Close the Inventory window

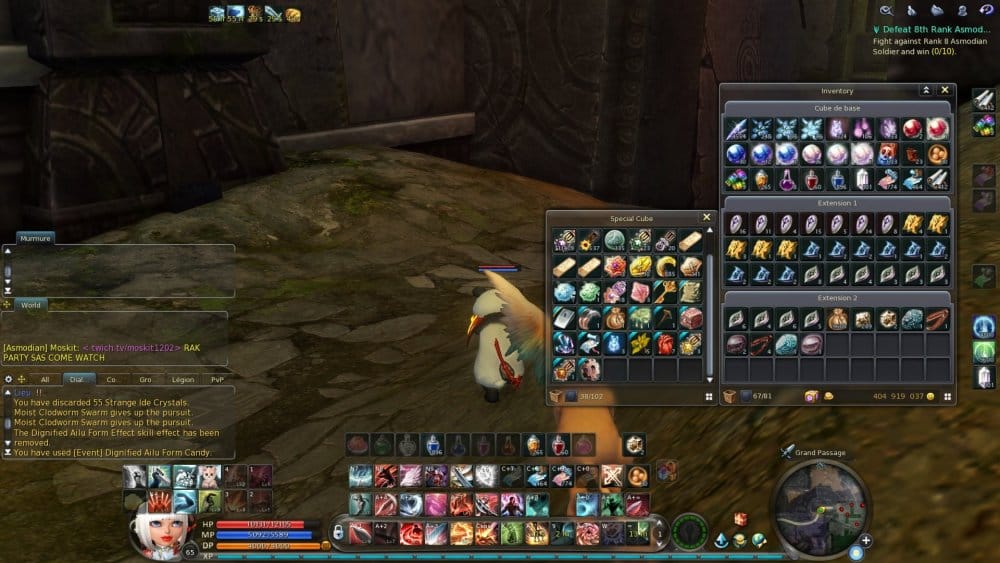(944, 90)
